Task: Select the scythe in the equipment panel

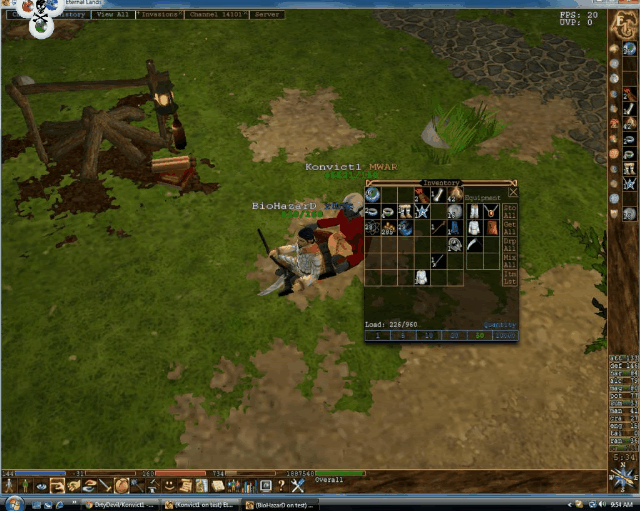Action: (x=473, y=243)
